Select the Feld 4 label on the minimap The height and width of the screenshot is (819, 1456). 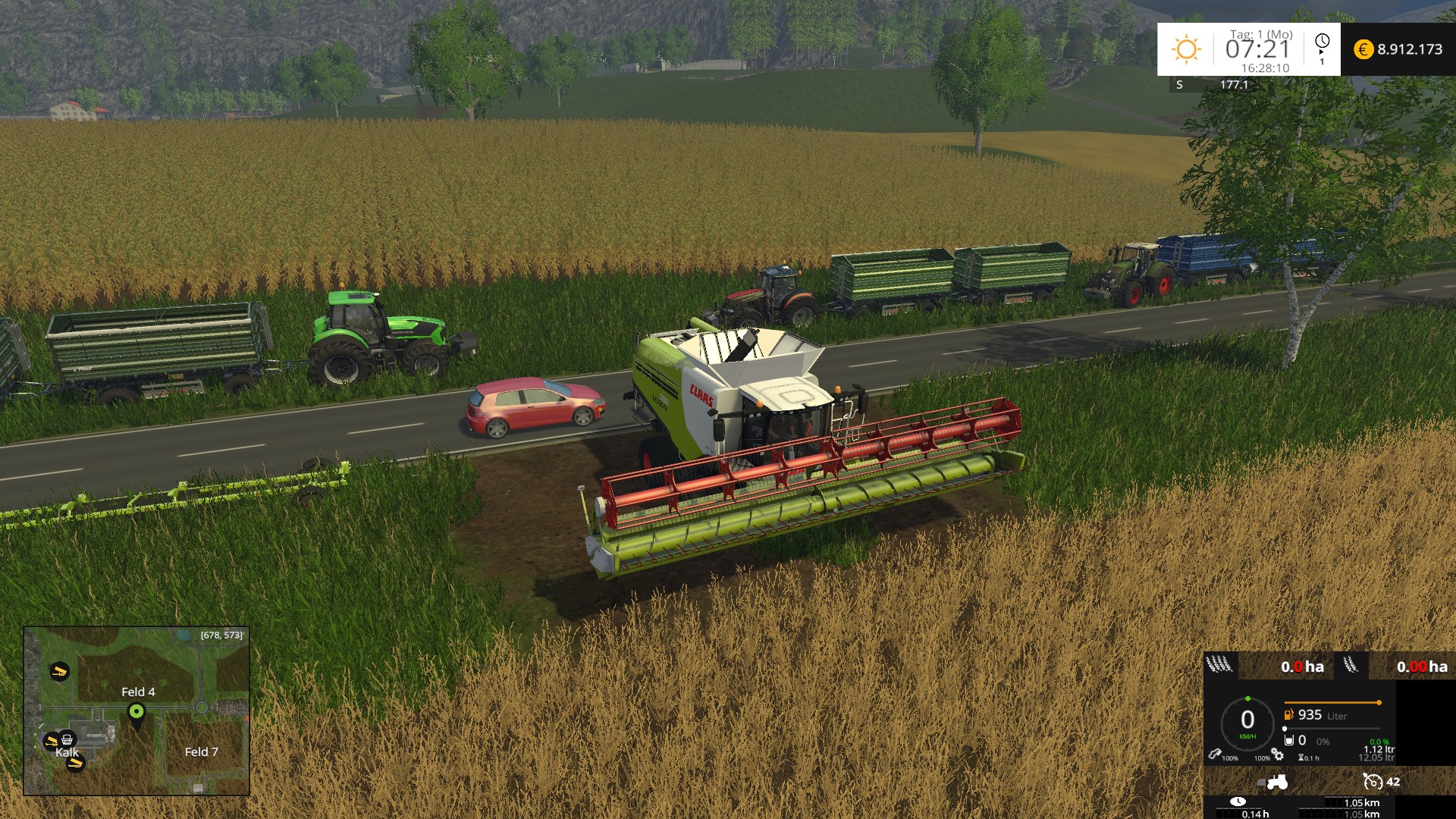pos(138,692)
